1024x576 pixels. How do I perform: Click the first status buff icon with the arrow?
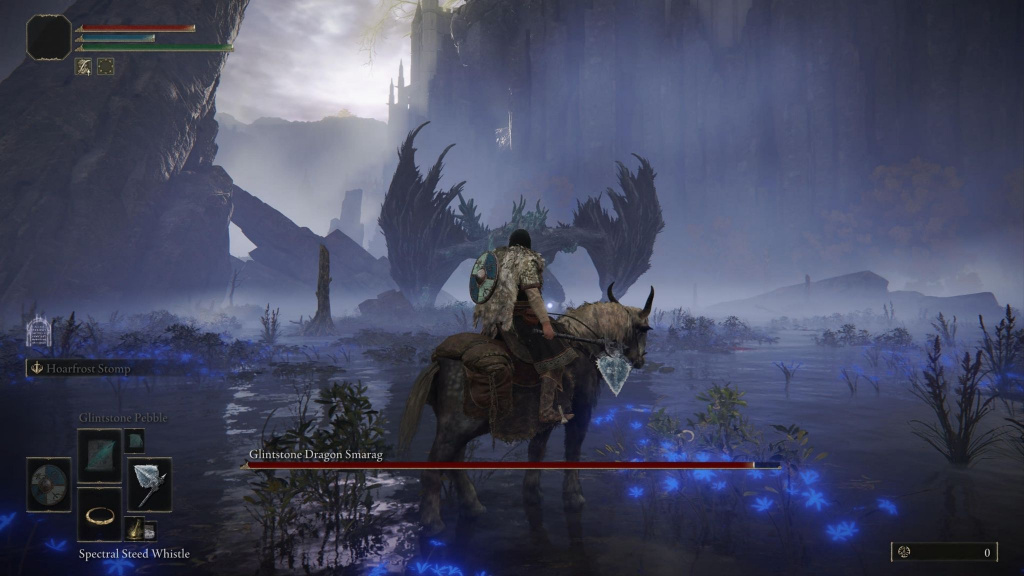pyautogui.click(x=84, y=67)
